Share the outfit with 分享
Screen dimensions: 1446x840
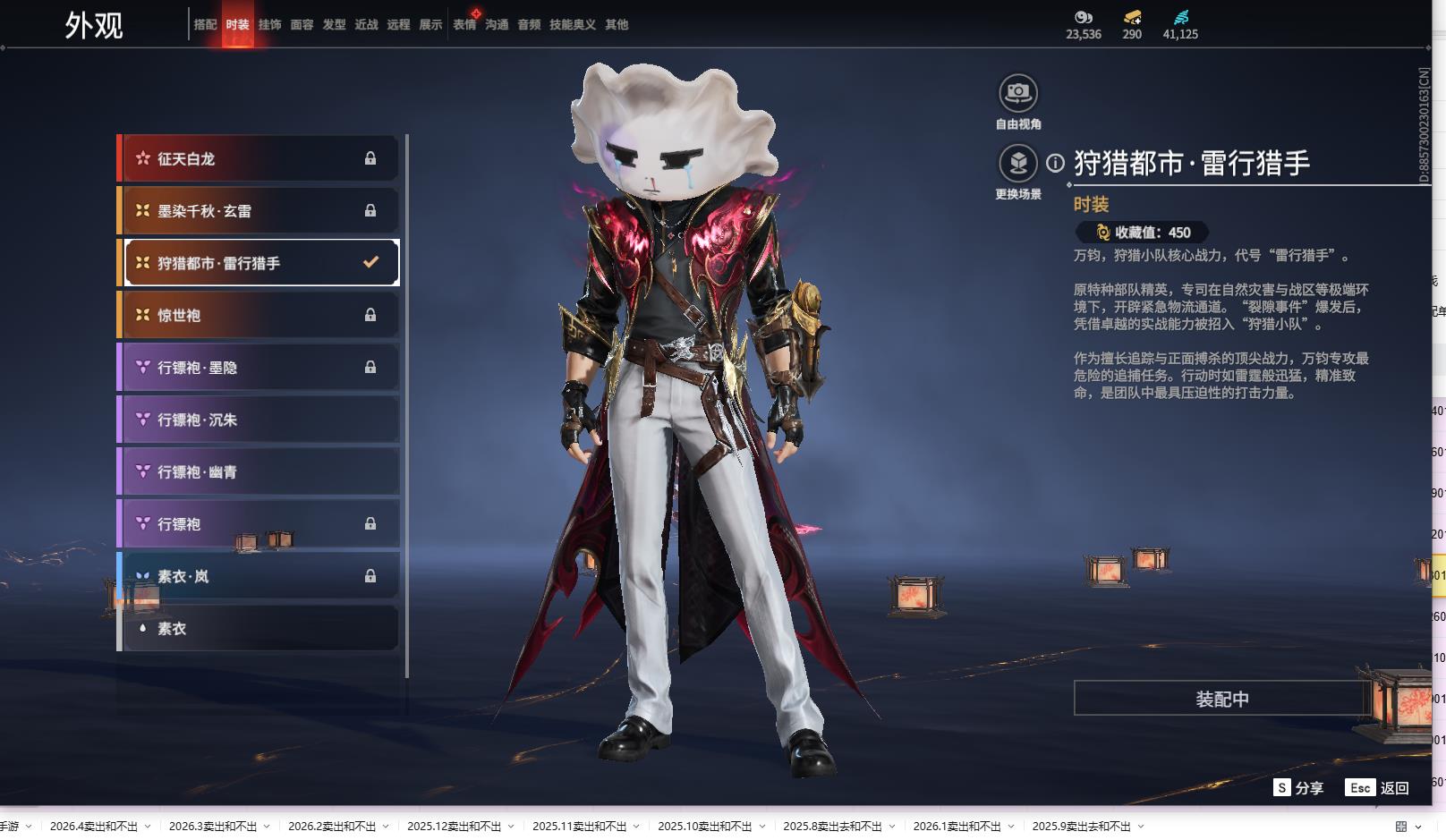click(x=1298, y=788)
